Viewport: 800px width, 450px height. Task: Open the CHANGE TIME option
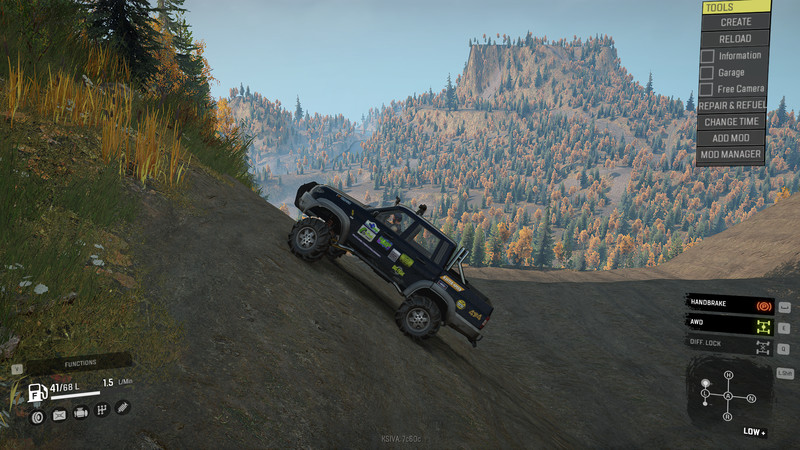pos(731,121)
